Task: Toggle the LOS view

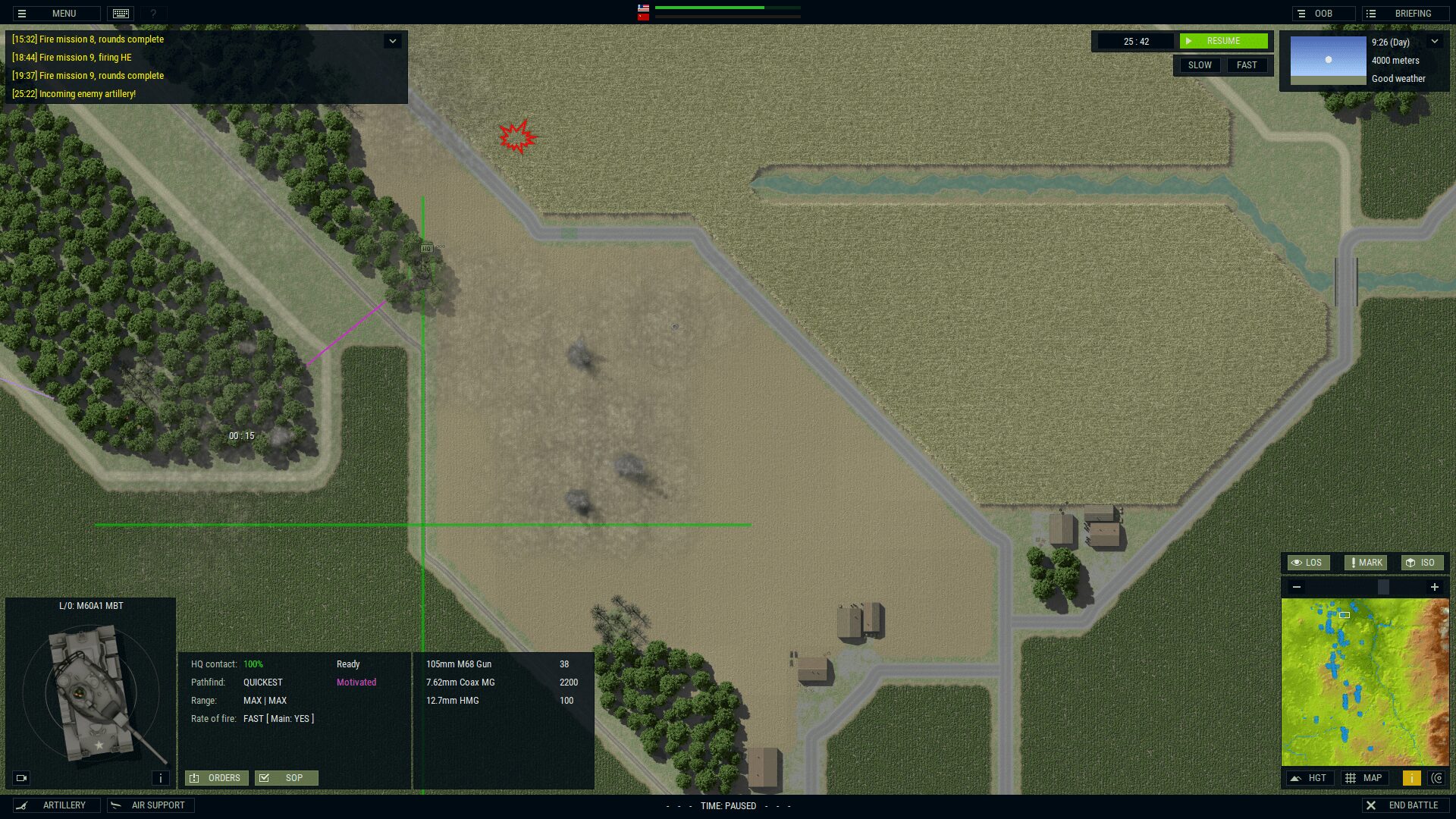Action: point(1307,563)
